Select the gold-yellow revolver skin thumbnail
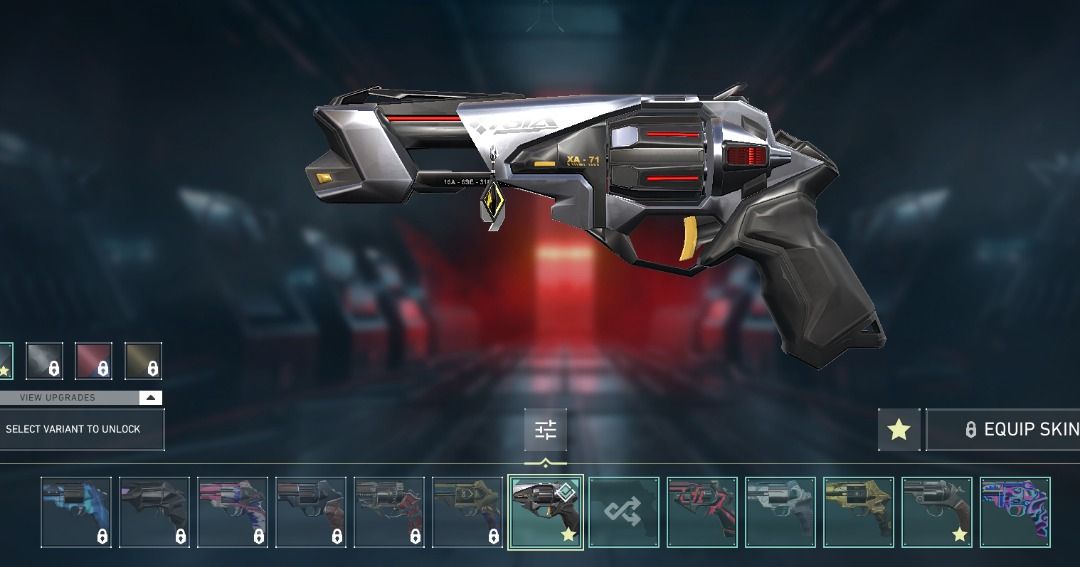The image size is (1080, 567). pyautogui.click(x=859, y=512)
